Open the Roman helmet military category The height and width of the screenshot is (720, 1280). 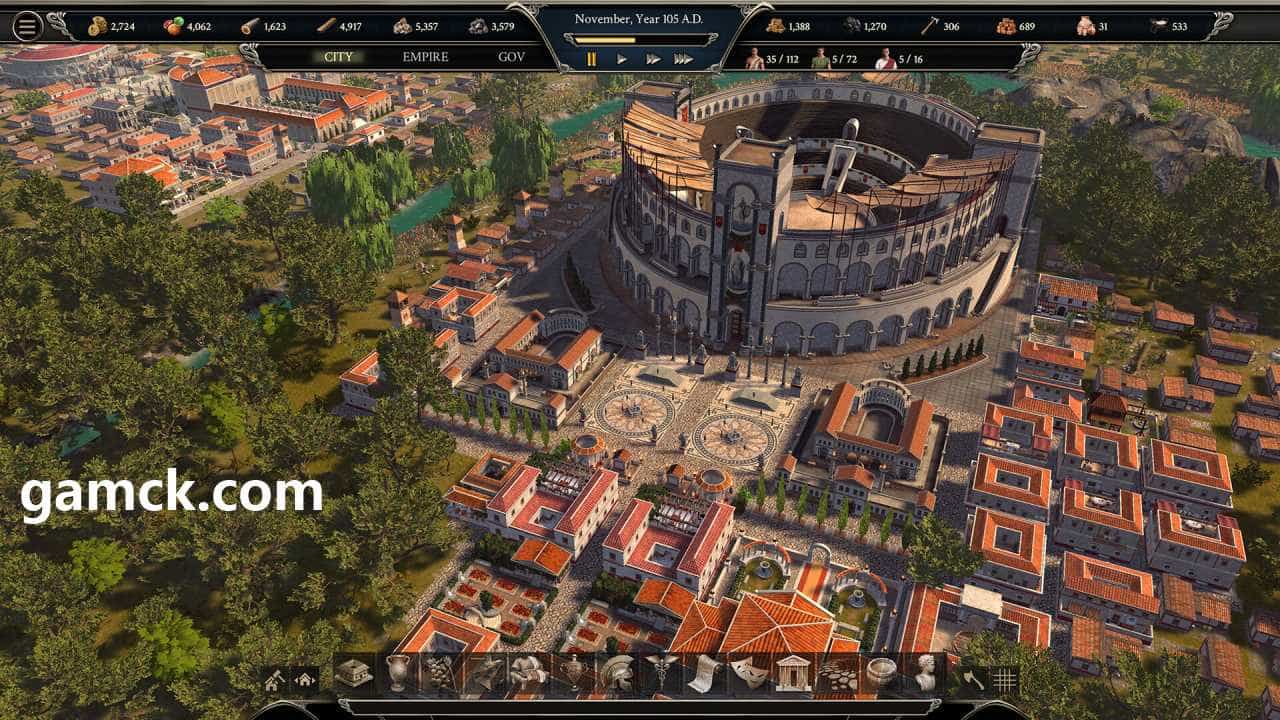(x=616, y=674)
